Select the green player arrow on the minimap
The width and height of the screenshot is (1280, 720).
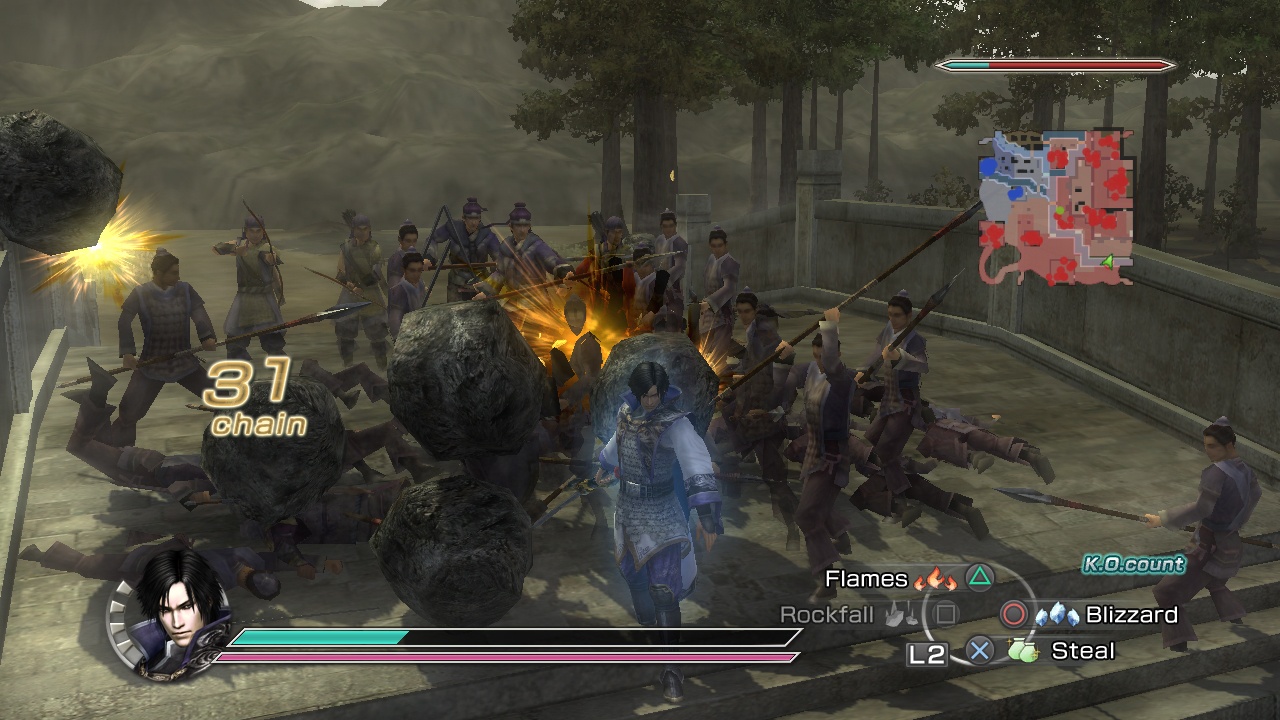[x=1107, y=262]
